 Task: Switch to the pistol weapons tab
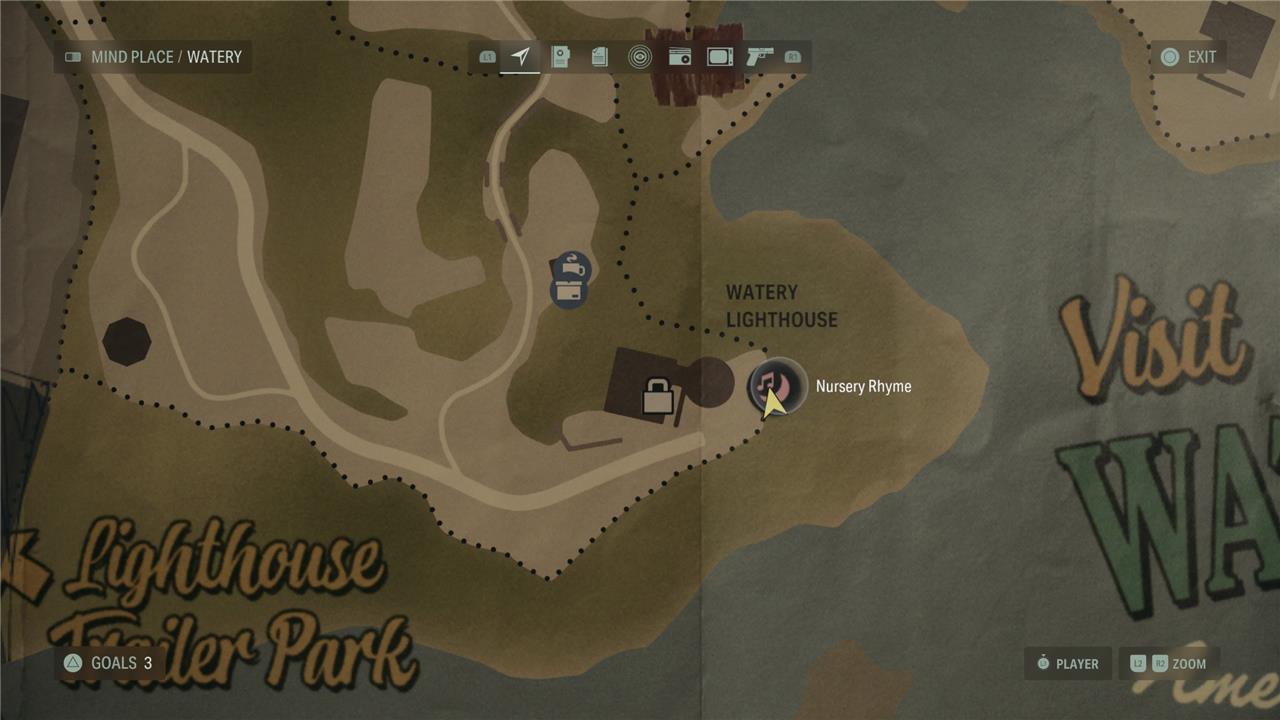tap(760, 57)
